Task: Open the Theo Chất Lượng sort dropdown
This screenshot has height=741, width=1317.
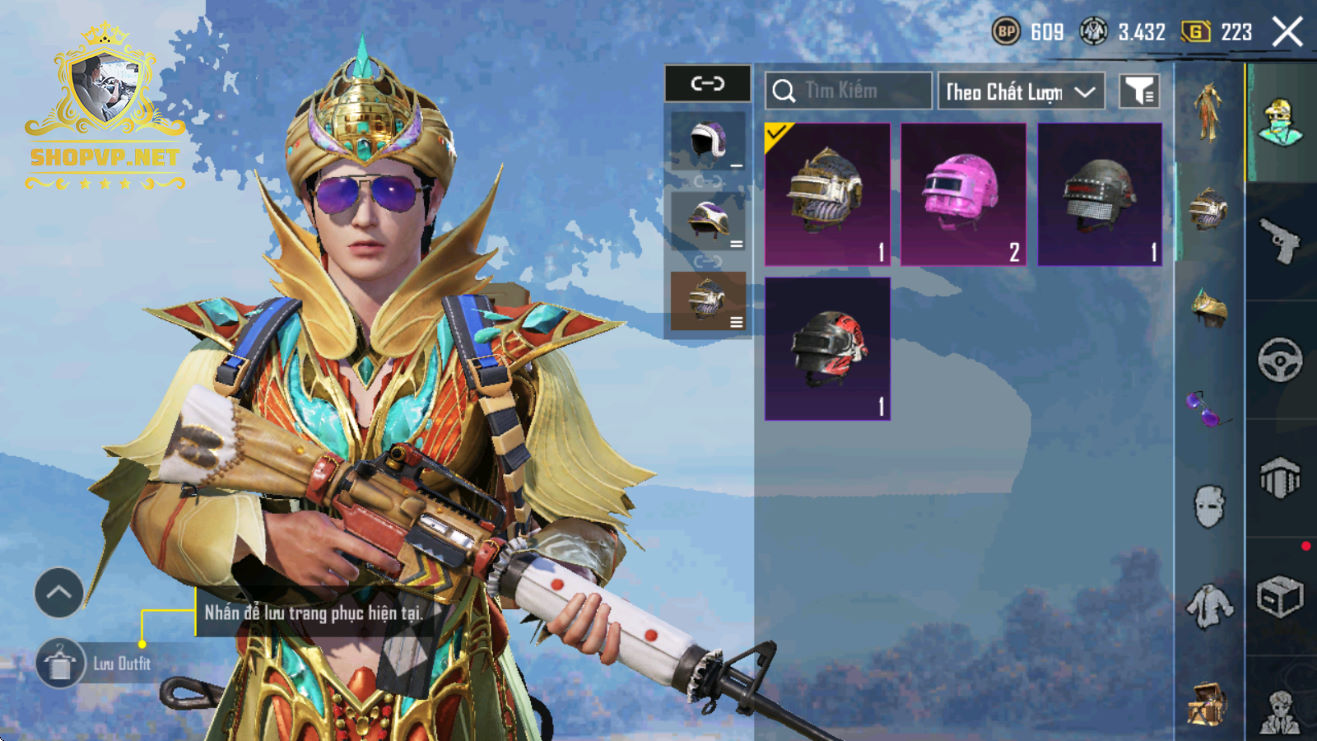Action: click(1020, 92)
